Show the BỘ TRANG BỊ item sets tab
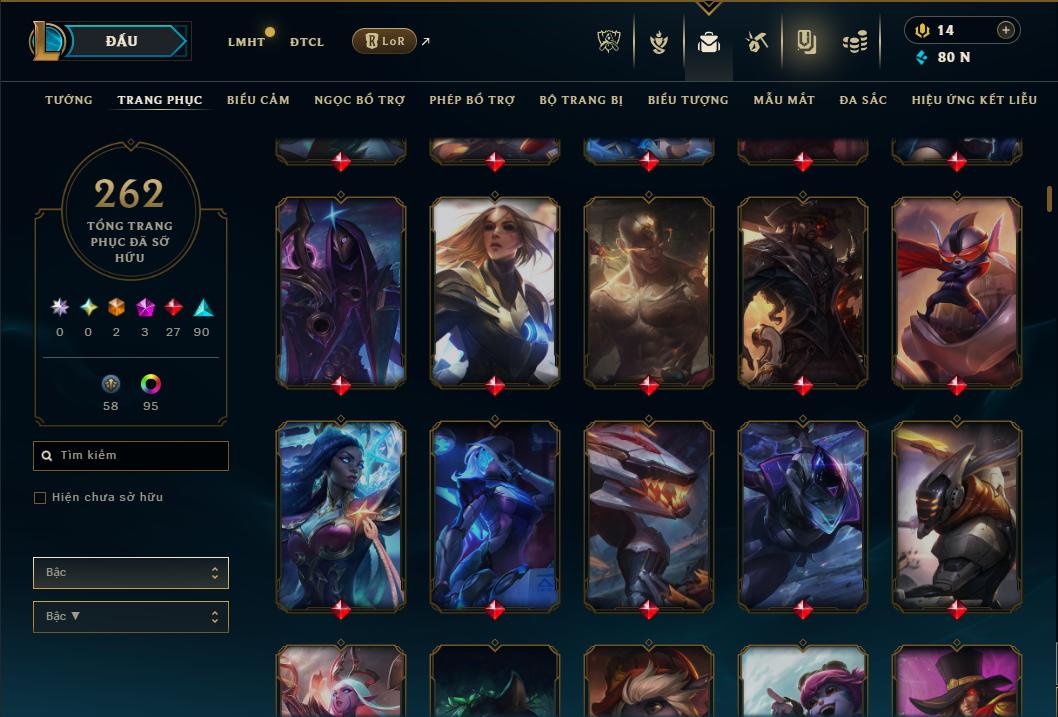This screenshot has height=717, width=1058. click(x=581, y=100)
